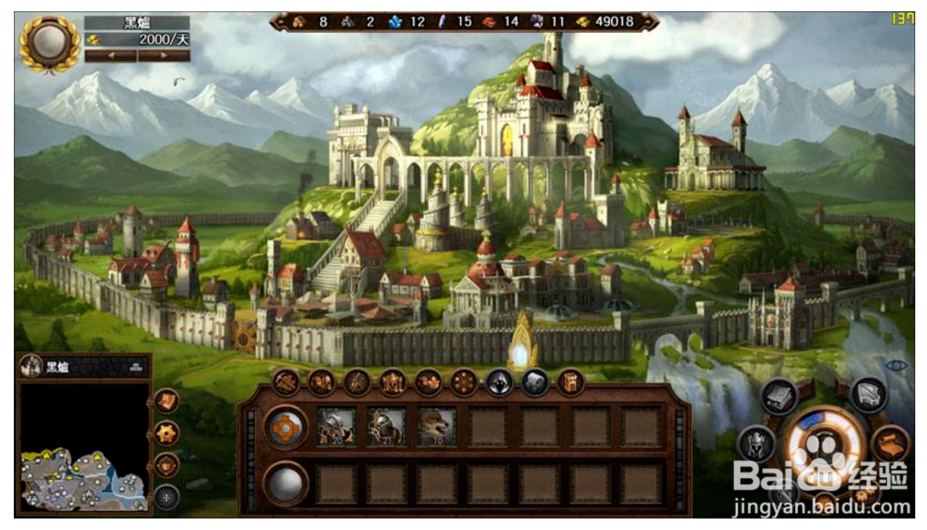Image resolution: width=927 pixels, height=530 pixels.
Task: Click the orange gear button beside minimap
Action: (166, 433)
